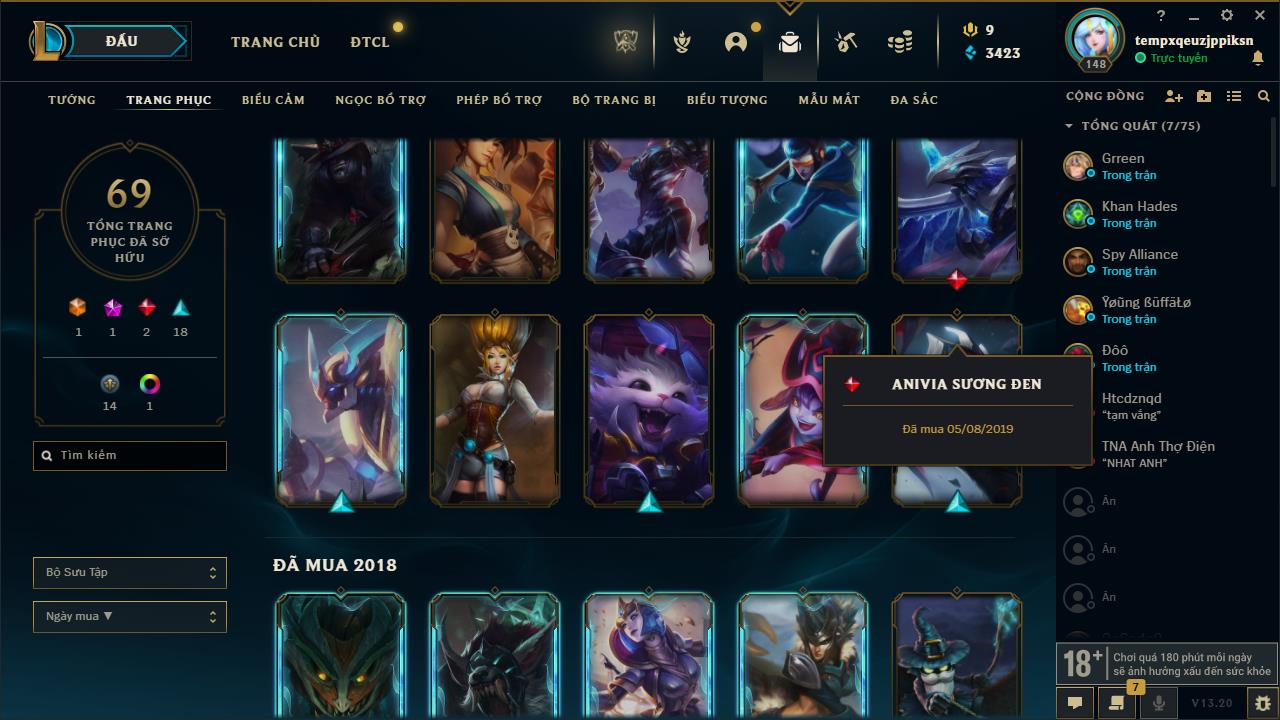Open your profile icon in the navbar
1280x720 pixels.
pyautogui.click(x=735, y=42)
